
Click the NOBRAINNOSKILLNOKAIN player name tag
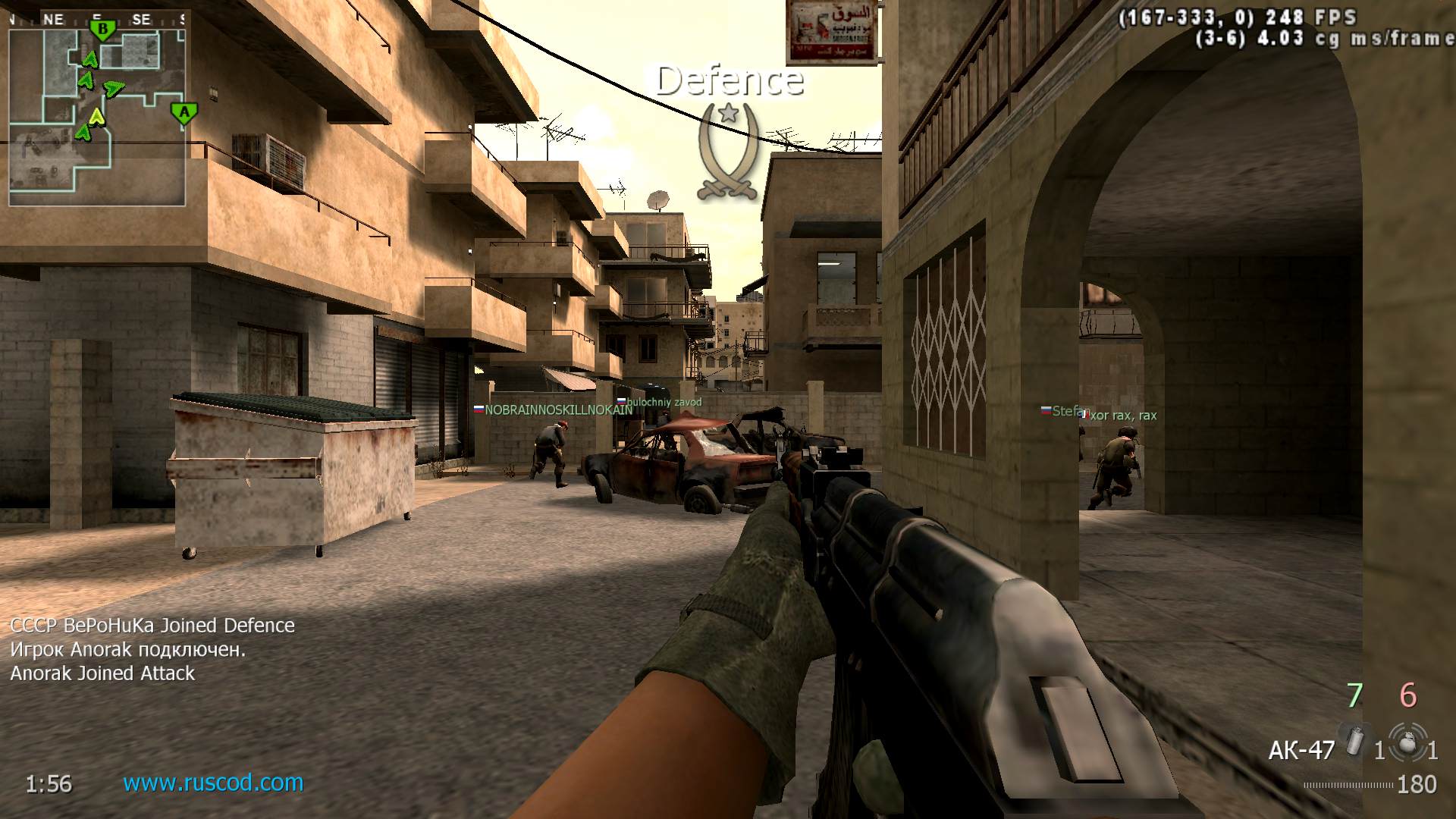point(558,410)
